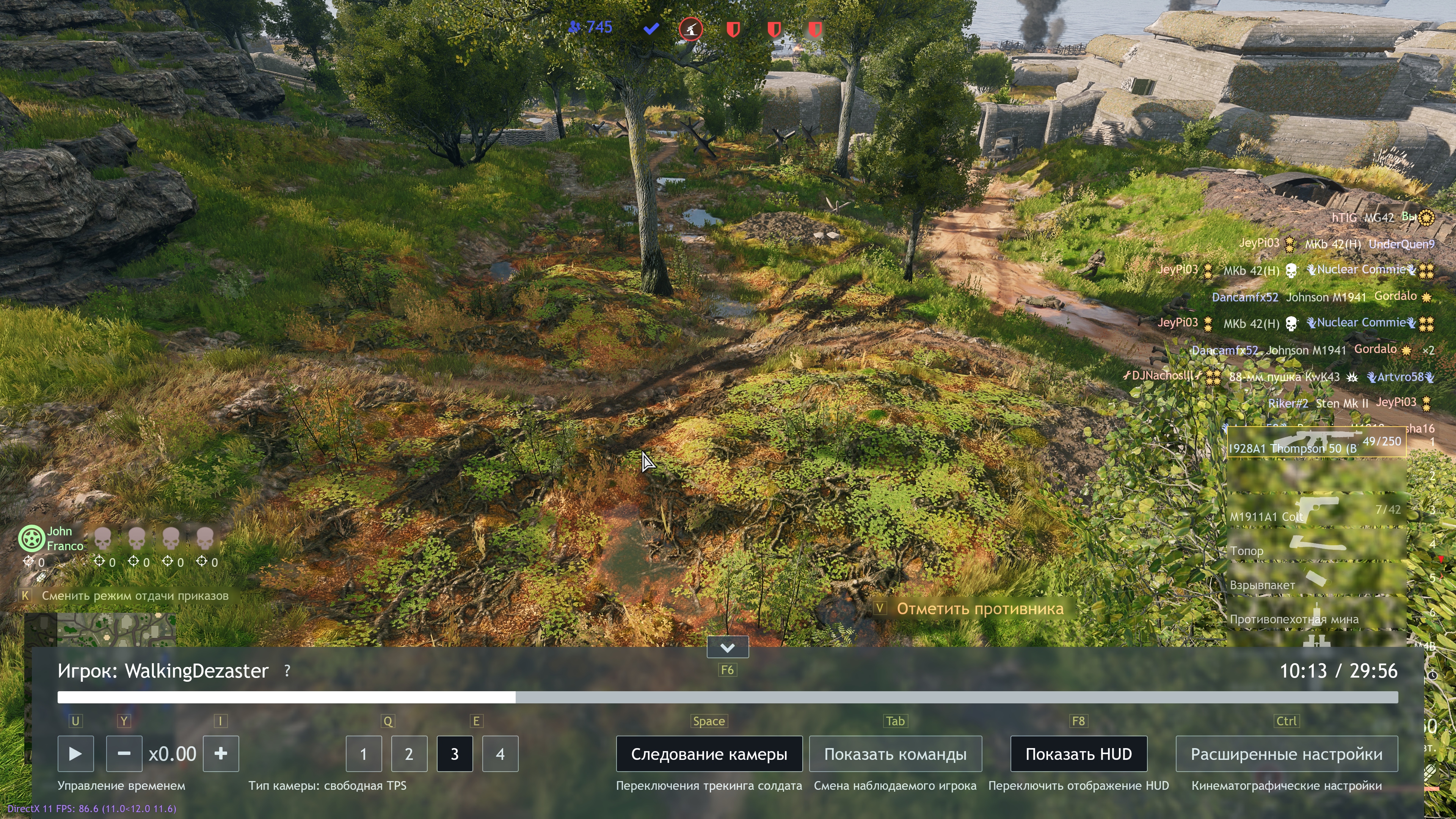Viewport: 1456px width, 819px height.
Task: Click the question mark beside the player name
Action: coord(287,671)
